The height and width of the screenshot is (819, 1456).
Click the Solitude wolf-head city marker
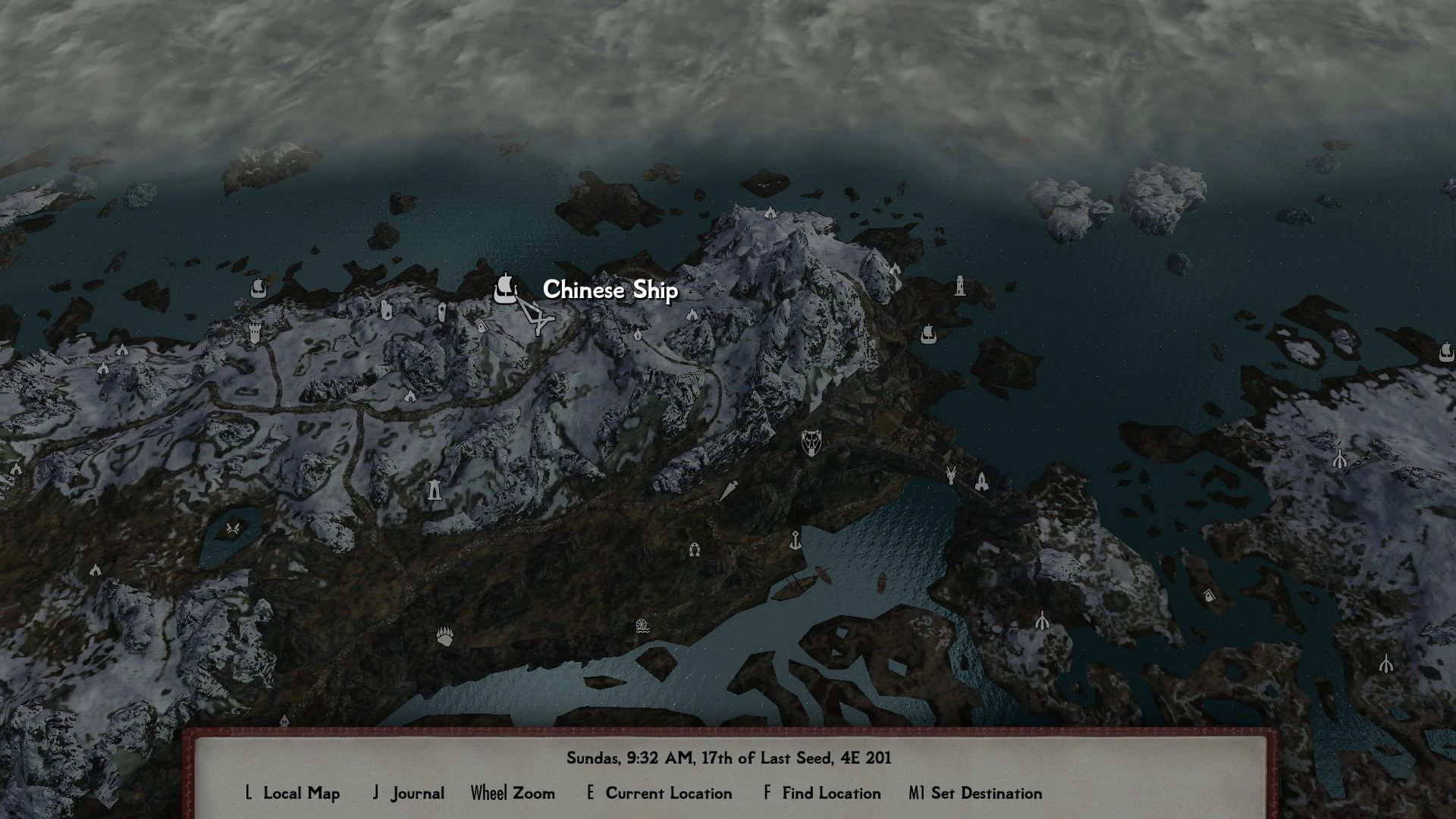(811, 442)
